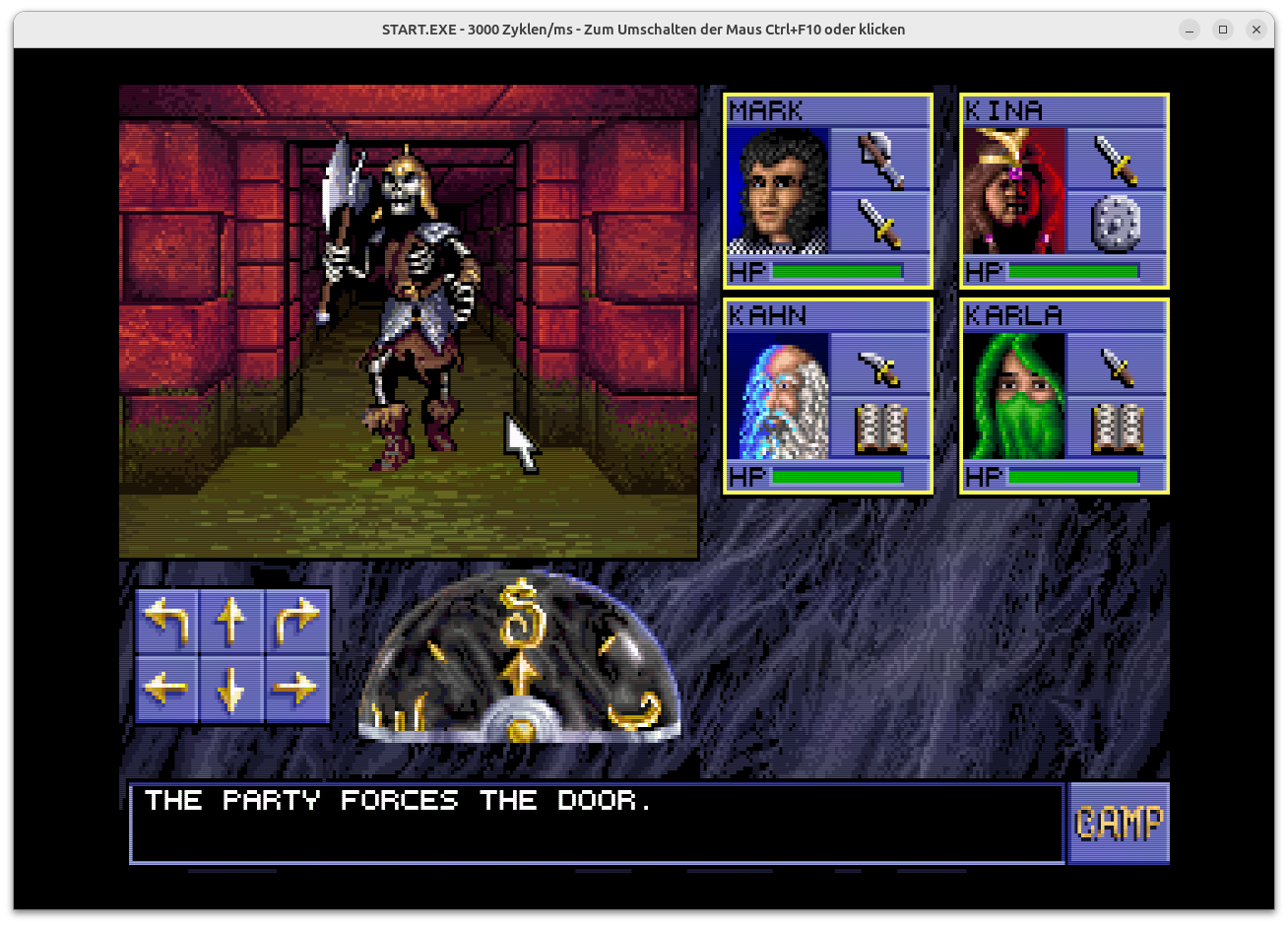Open Kina's character portrait

pyautogui.click(x=1014, y=191)
